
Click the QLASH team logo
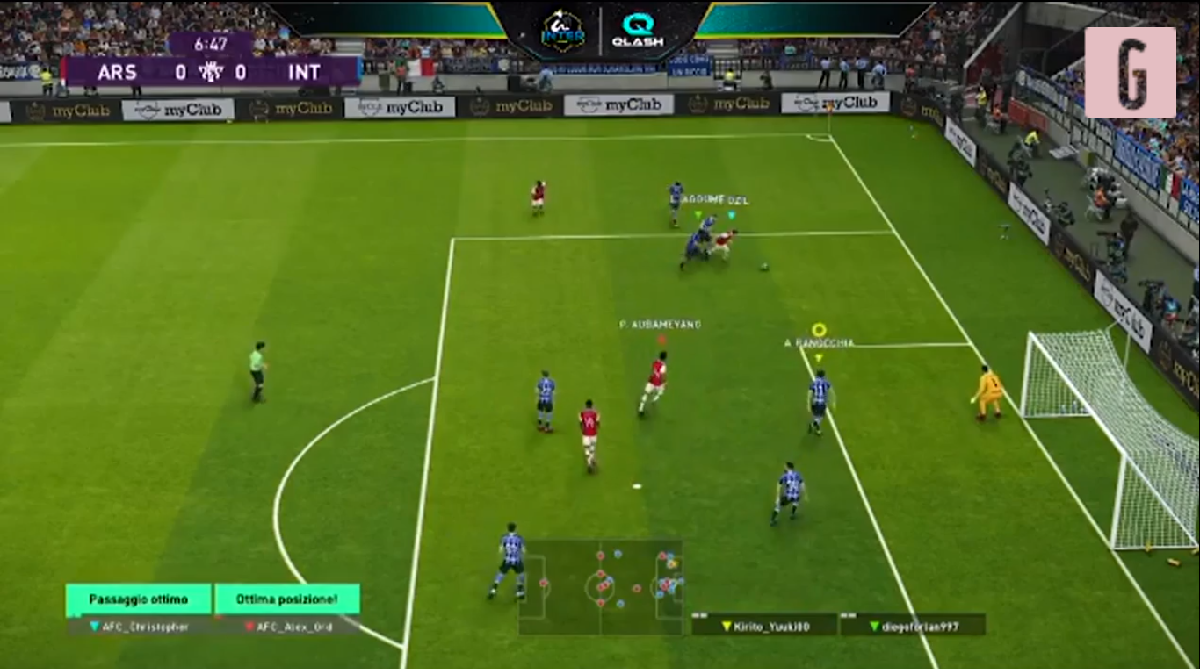click(637, 31)
